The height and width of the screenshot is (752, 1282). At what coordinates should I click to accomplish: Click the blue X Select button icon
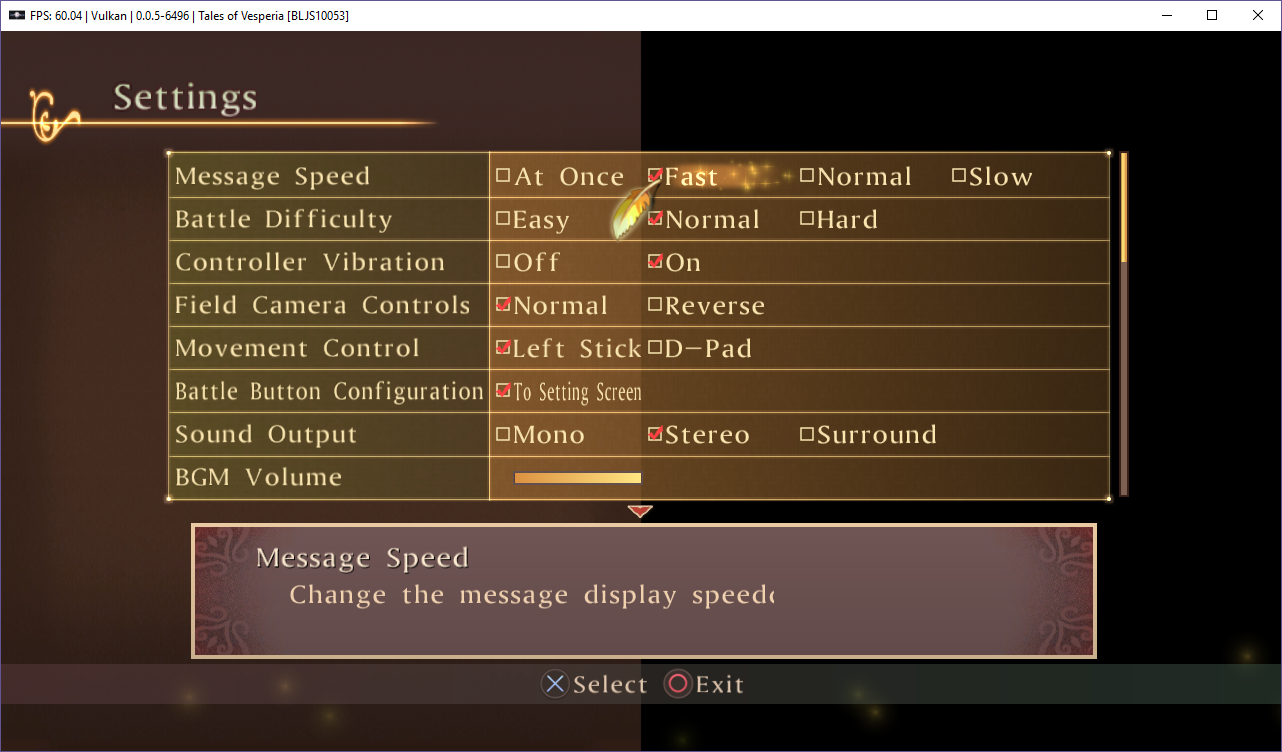pos(555,684)
